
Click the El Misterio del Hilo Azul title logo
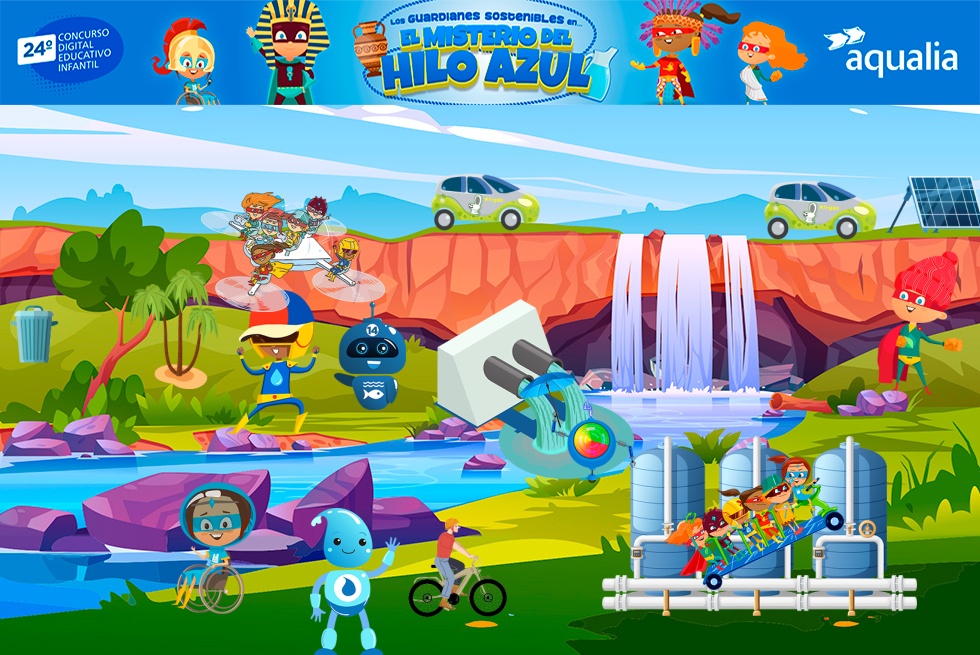coord(485,55)
